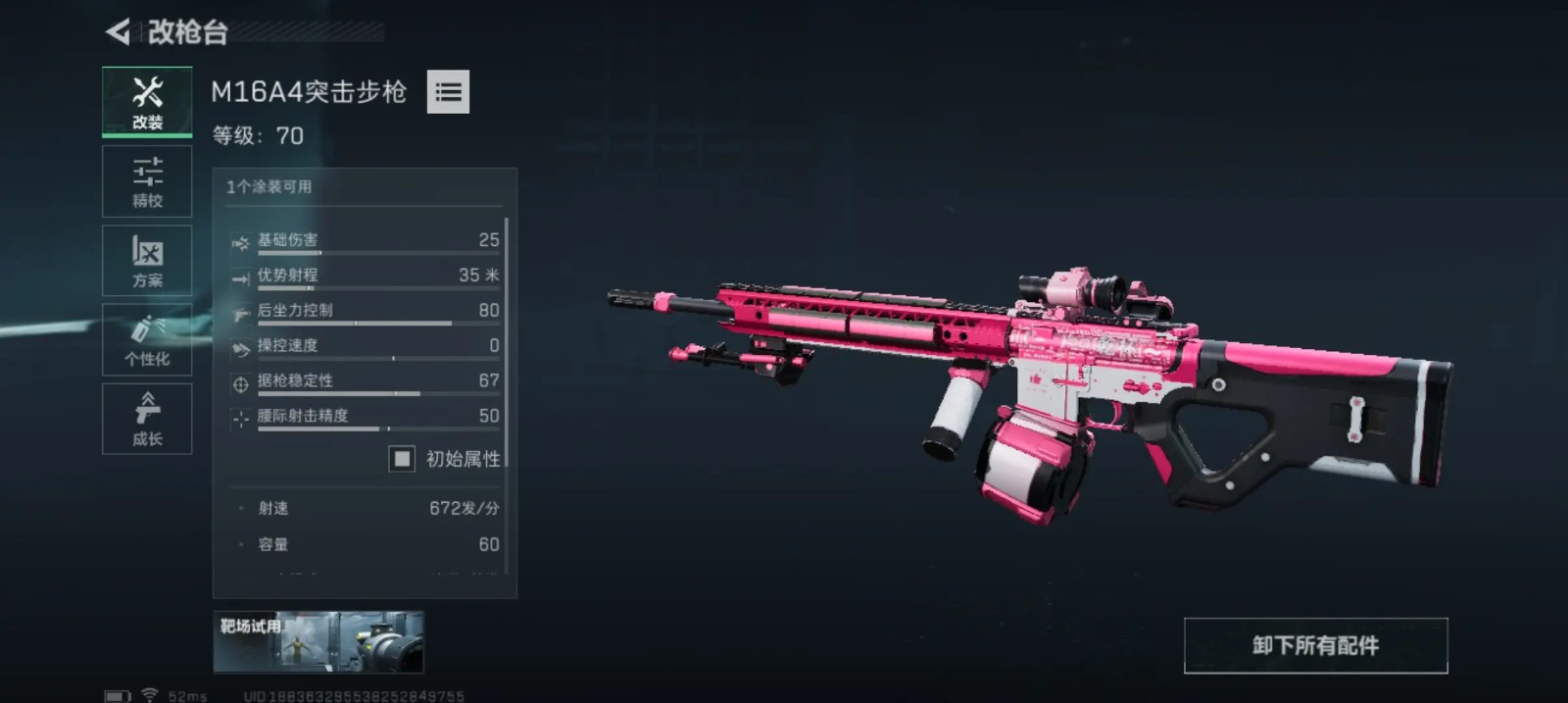The height and width of the screenshot is (703, 1568).
Task: Toggle the 初始属性 checkbox
Action: tap(402, 459)
